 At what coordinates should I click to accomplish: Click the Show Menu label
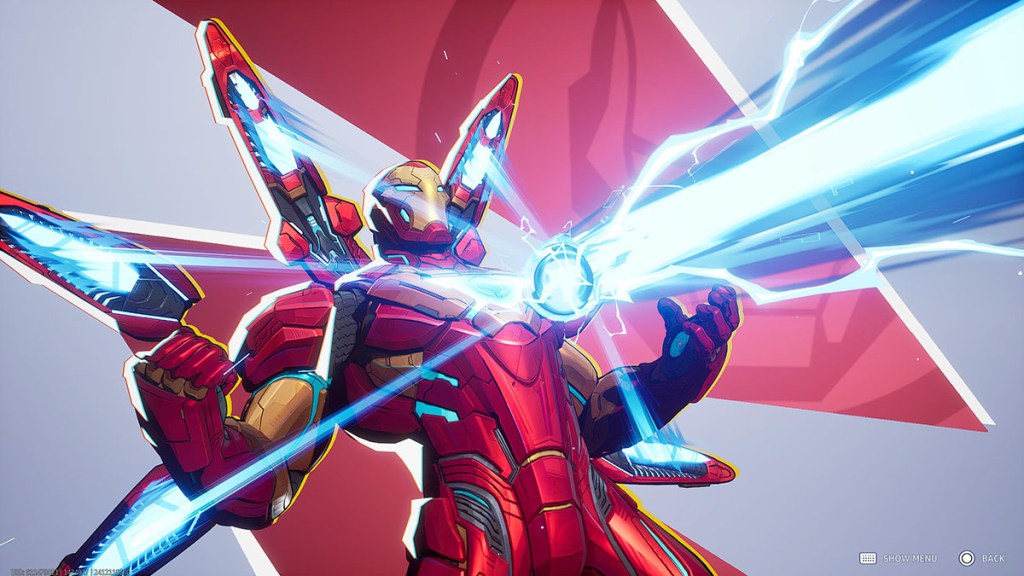(x=909, y=558)
